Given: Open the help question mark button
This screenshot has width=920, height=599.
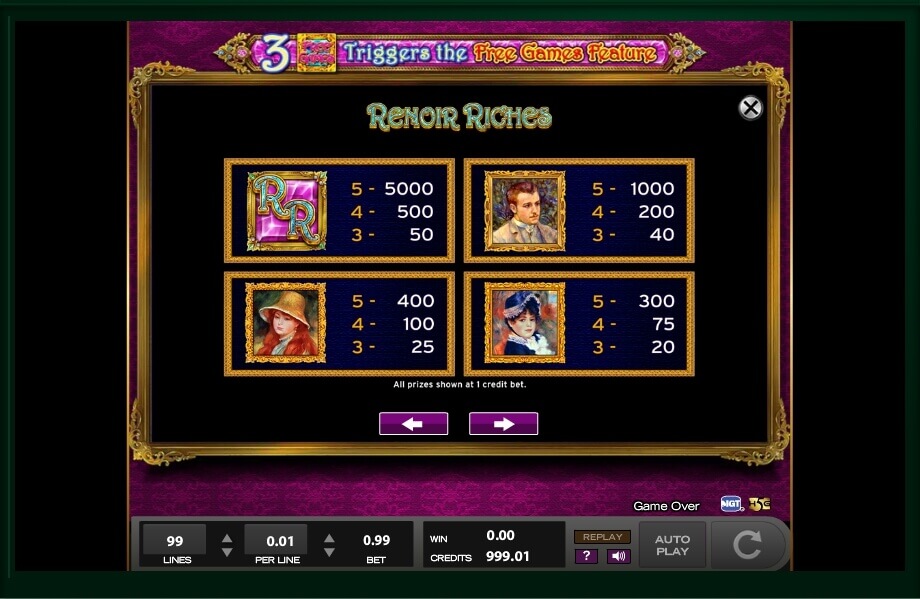Looking at the screenshot, I should 586,556.
